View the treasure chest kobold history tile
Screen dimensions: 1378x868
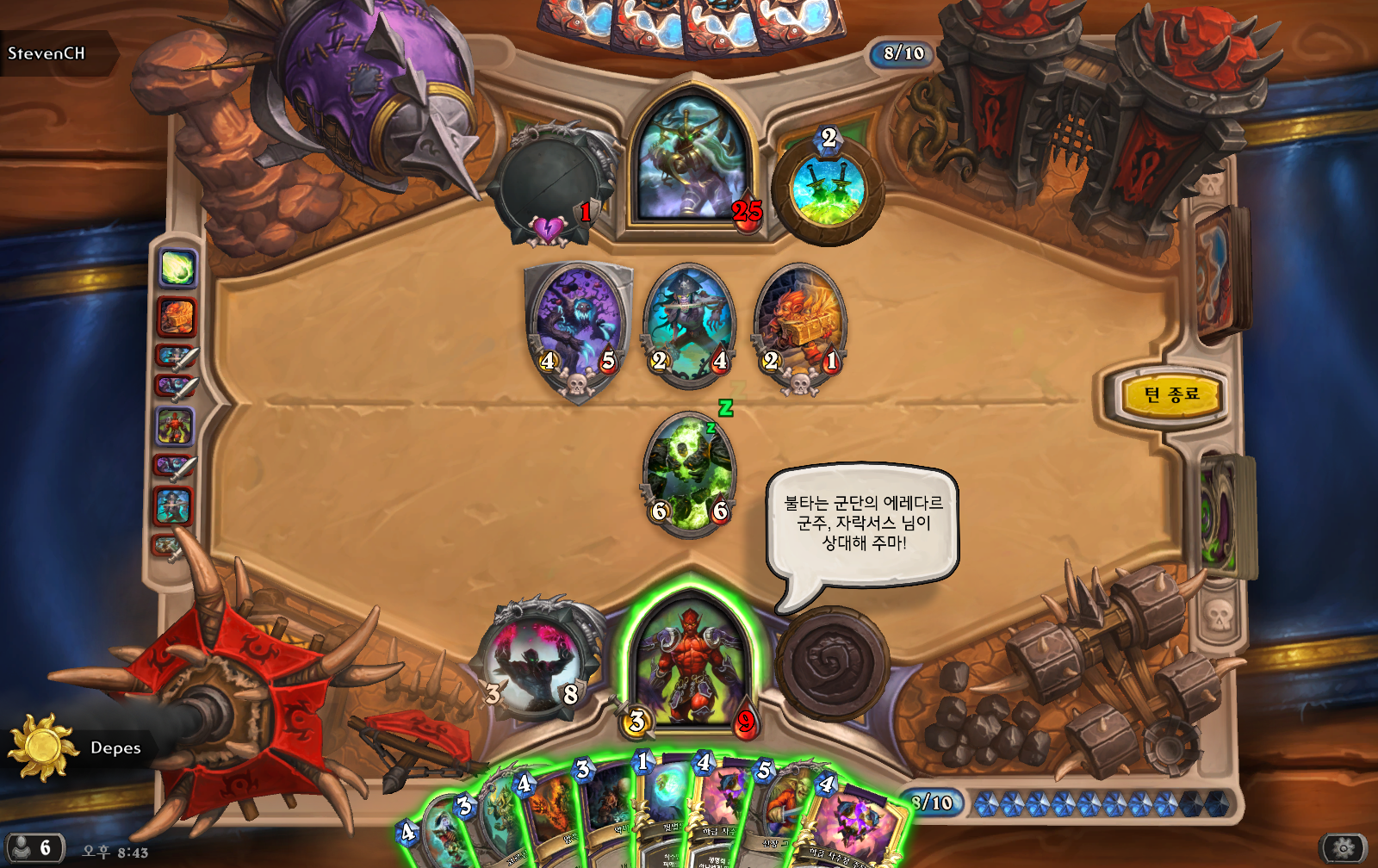tap(177, 317)
